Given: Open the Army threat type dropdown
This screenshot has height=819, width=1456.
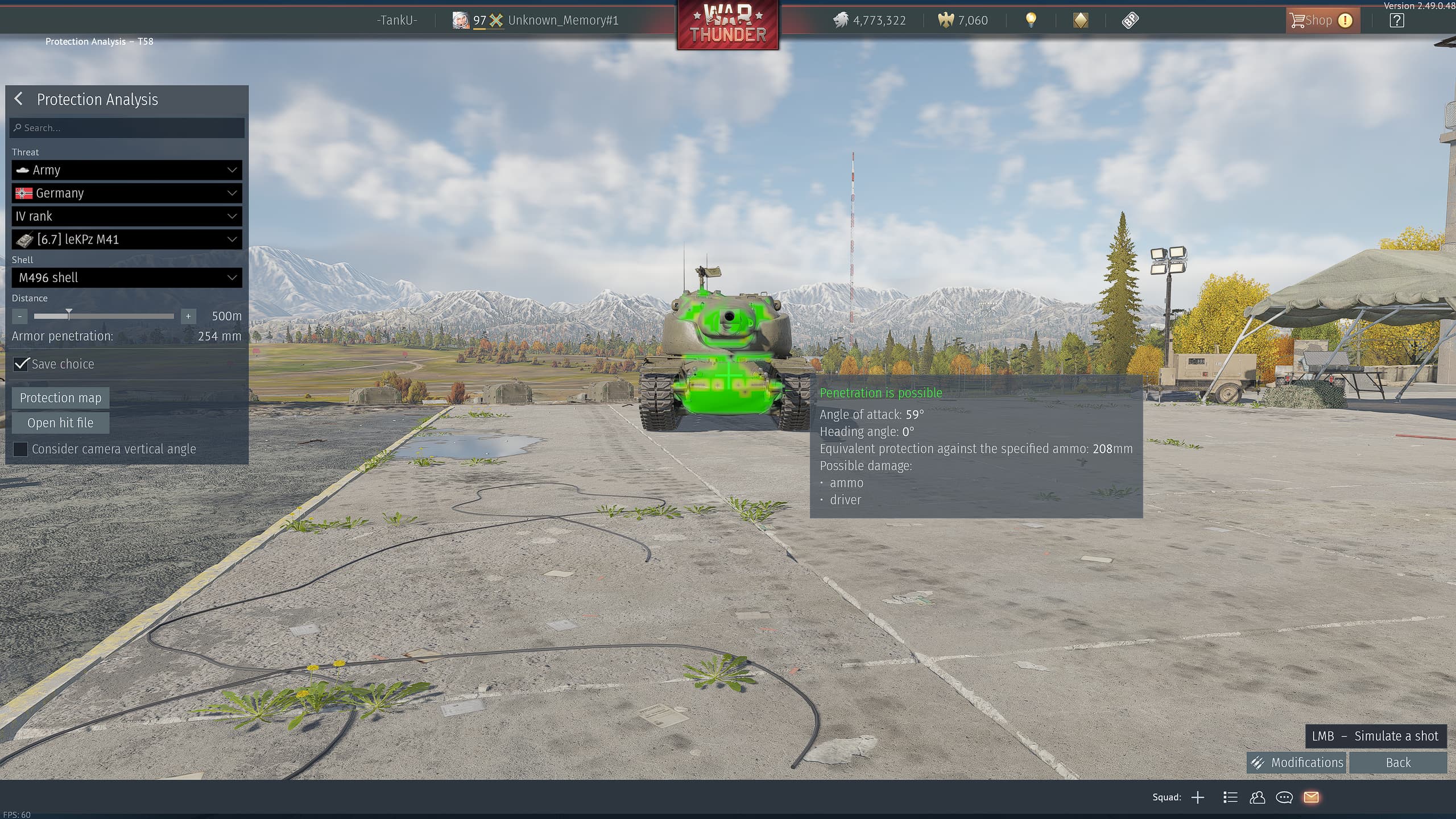Looking at the screenshot, I should pos(127,170).
